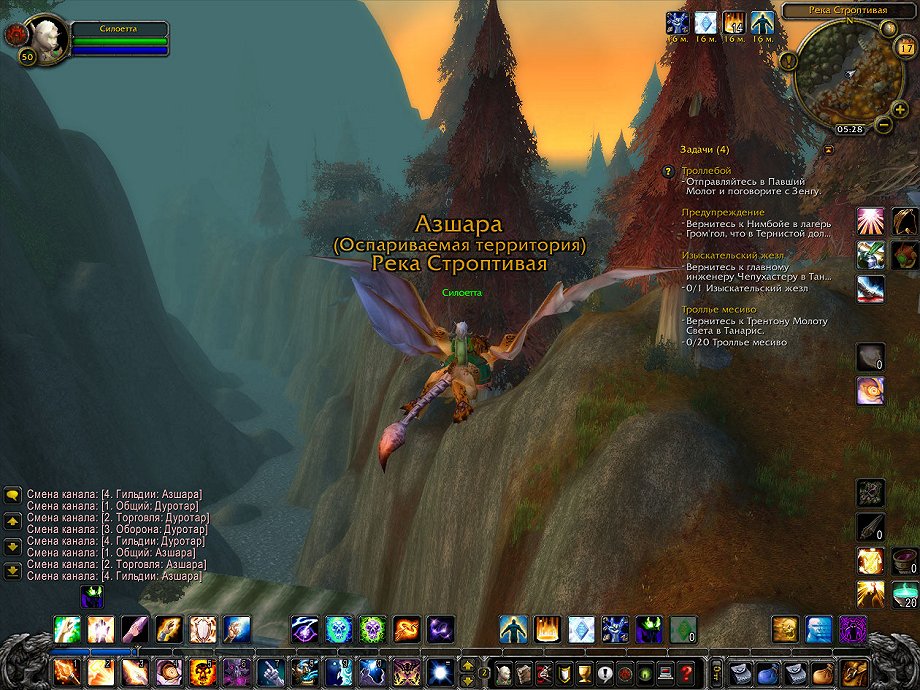
Task: Open the golden chalice achievements button
Action: 583,671
